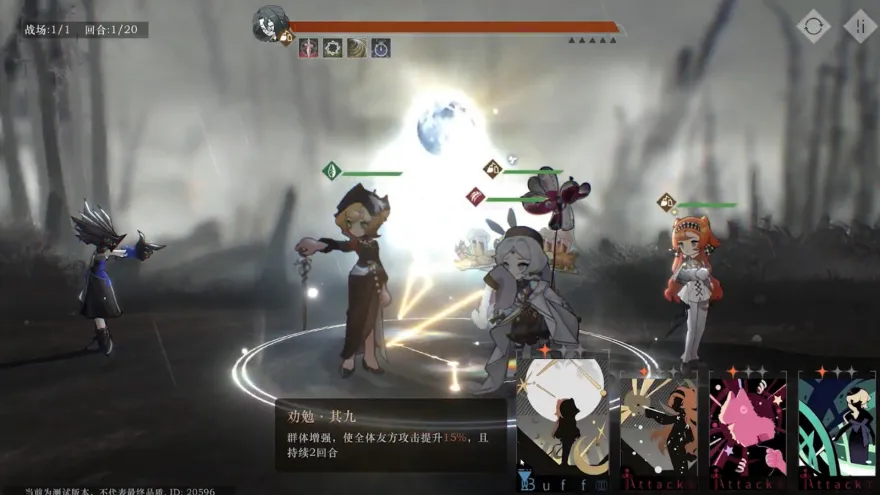Inspect the gear ring status icon
The image size is (880, 495).
(x=332, y=48)
